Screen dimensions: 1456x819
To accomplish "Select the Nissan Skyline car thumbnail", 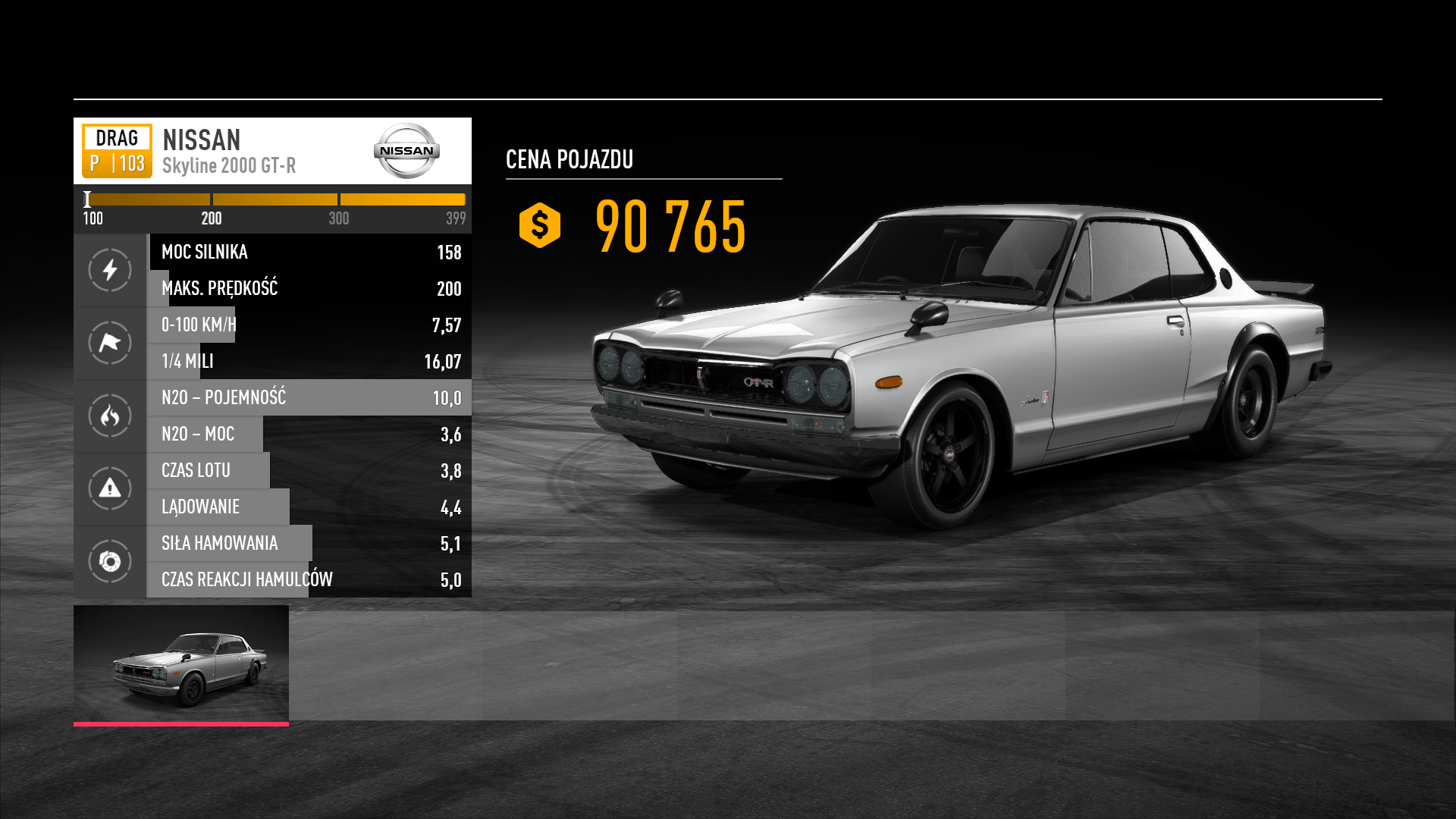I will tap(181, 664).
